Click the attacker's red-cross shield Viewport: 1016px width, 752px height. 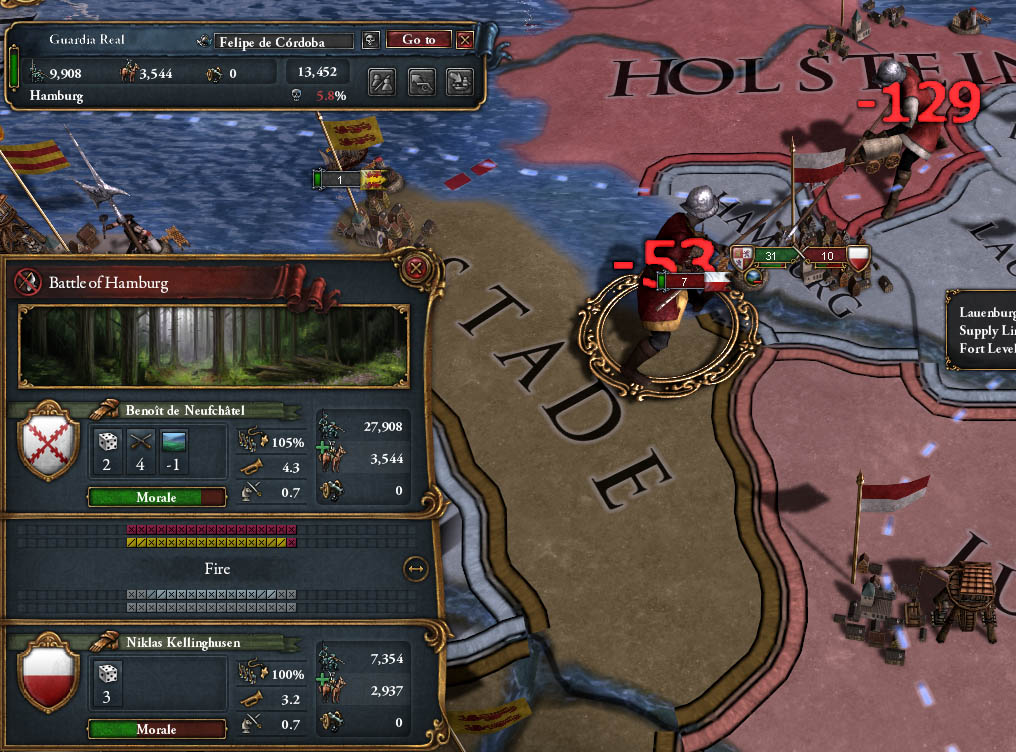click(49, 443)
